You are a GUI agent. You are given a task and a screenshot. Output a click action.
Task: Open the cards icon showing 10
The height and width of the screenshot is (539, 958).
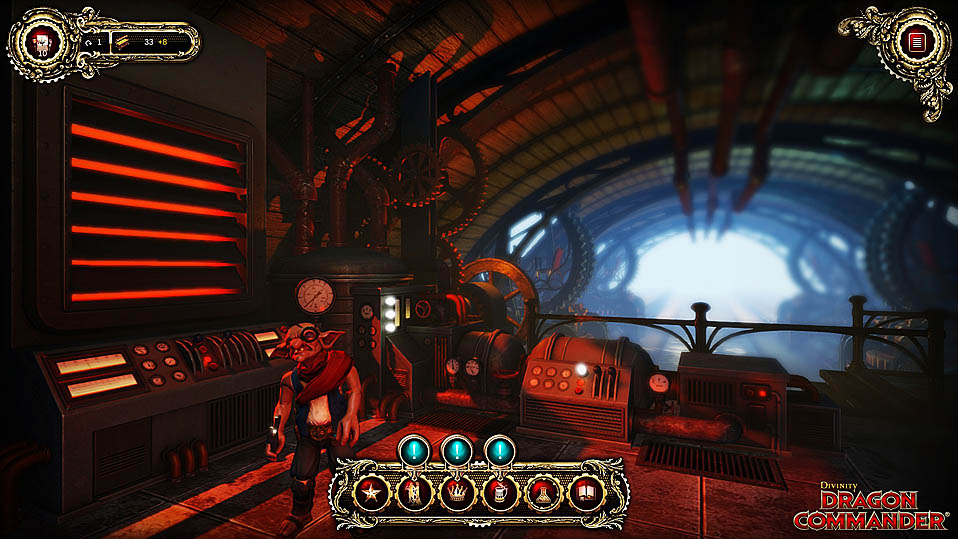pos(43,42)
